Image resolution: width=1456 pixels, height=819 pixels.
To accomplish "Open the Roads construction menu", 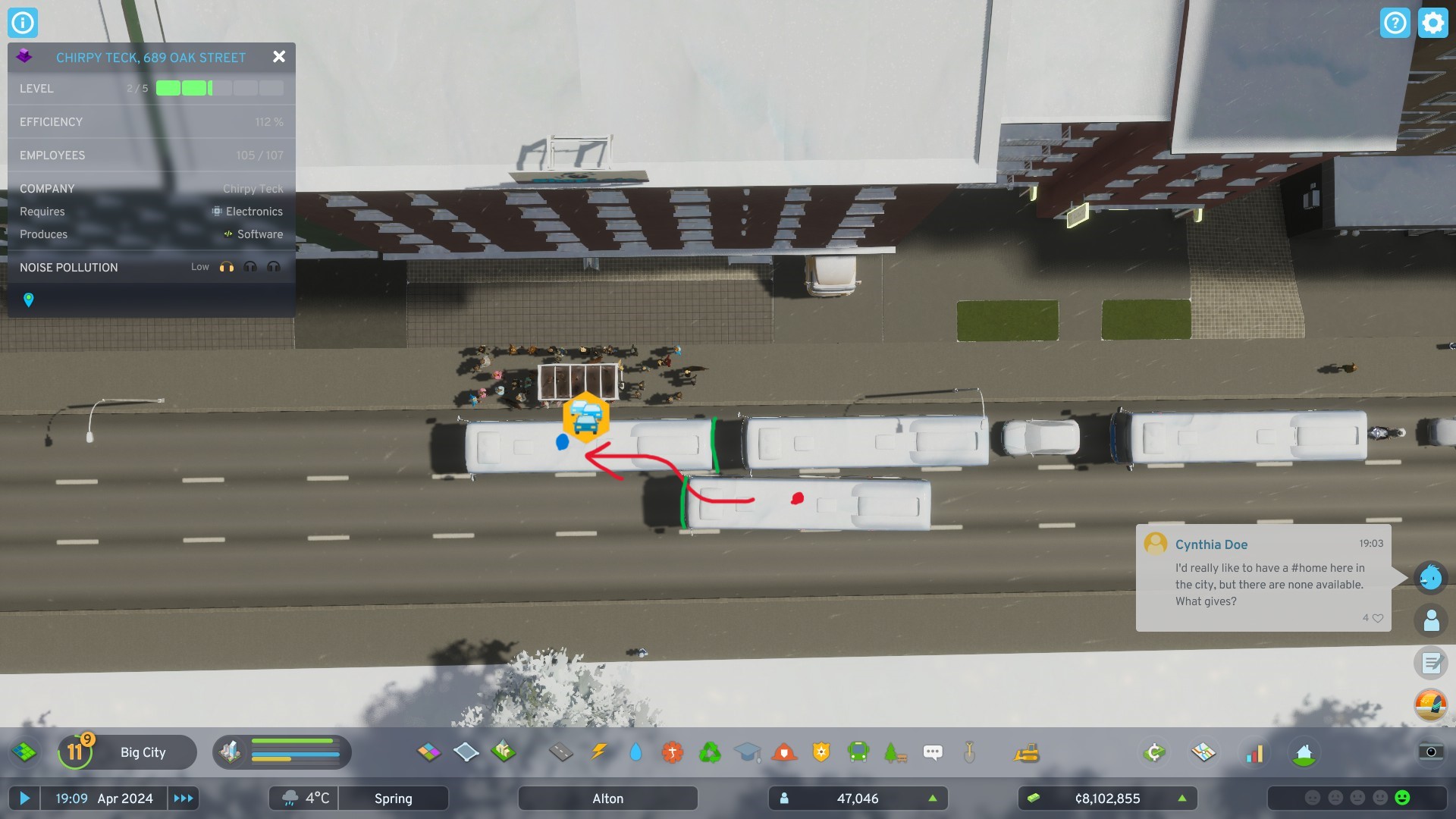I will 561,752.
